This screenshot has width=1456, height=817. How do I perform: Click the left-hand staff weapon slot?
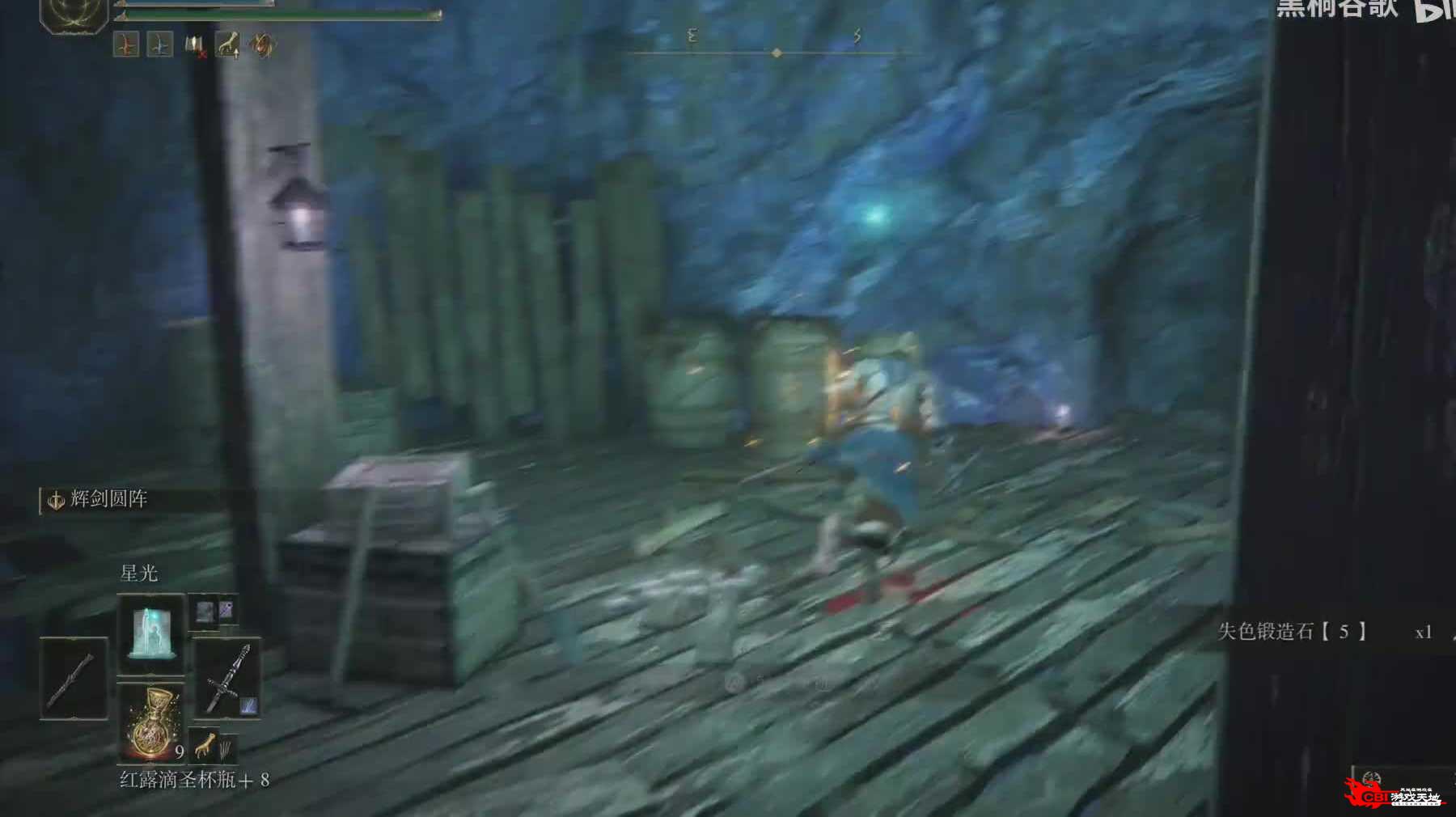click(x=74, y=678)
